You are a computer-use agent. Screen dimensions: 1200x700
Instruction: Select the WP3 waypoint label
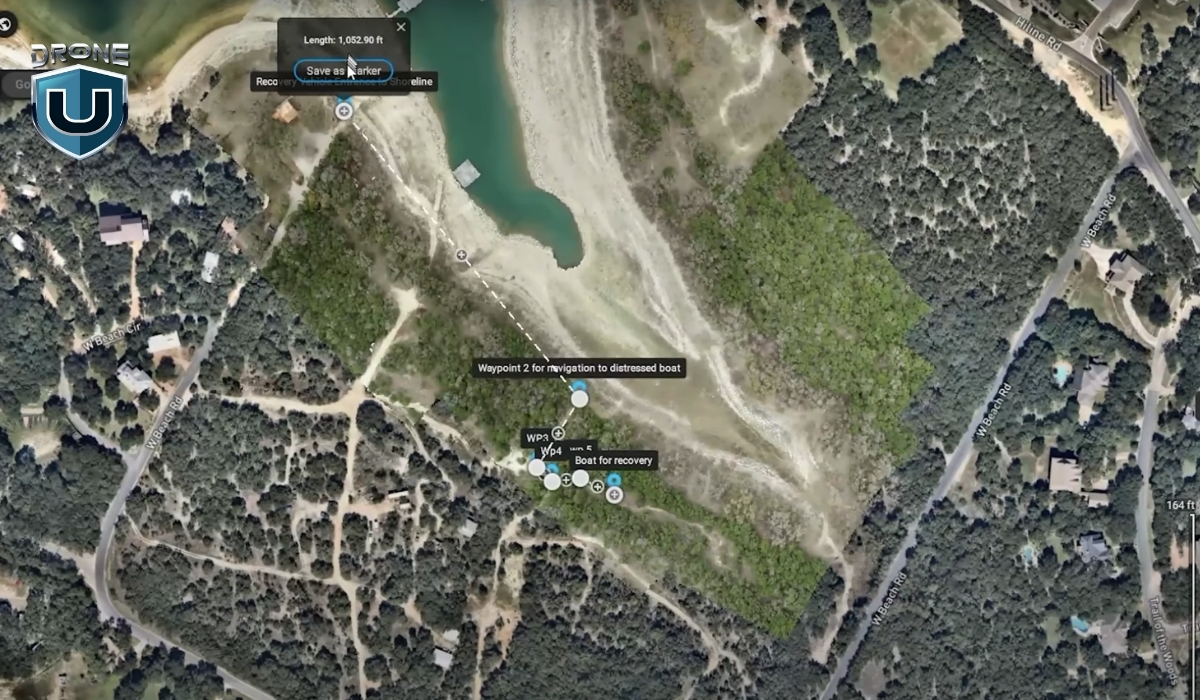[535, 438]
